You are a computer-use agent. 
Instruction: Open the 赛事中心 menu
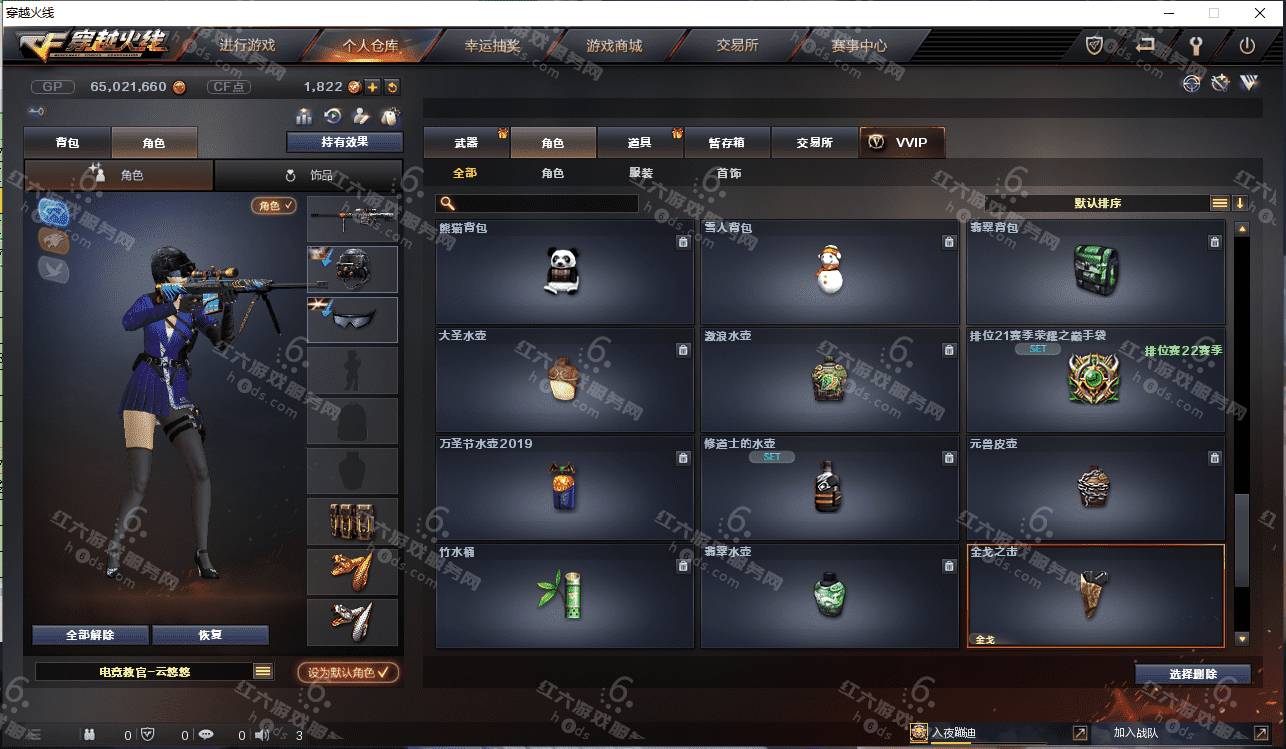(x=859, y=46)
